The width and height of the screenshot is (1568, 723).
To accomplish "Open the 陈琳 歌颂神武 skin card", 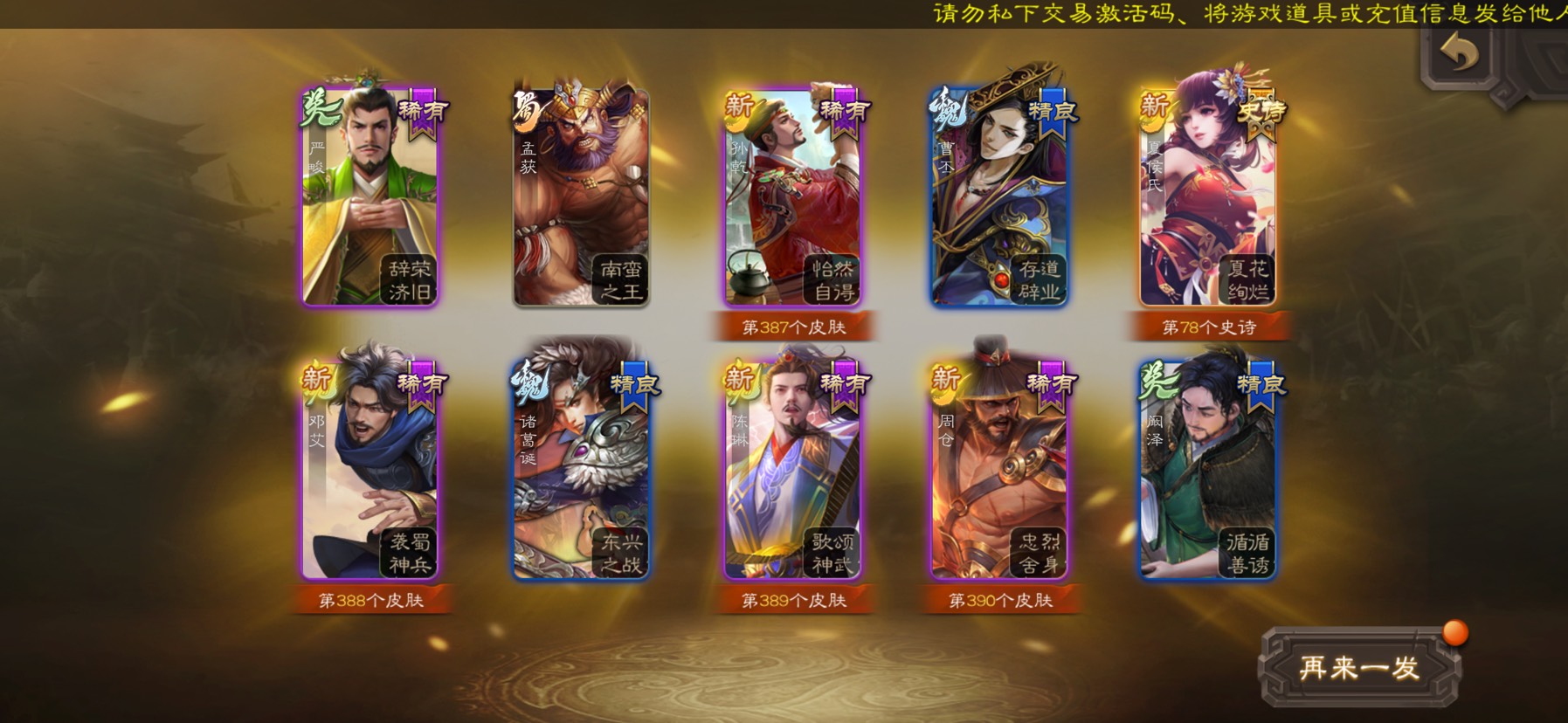I will (x=792, y=470).
